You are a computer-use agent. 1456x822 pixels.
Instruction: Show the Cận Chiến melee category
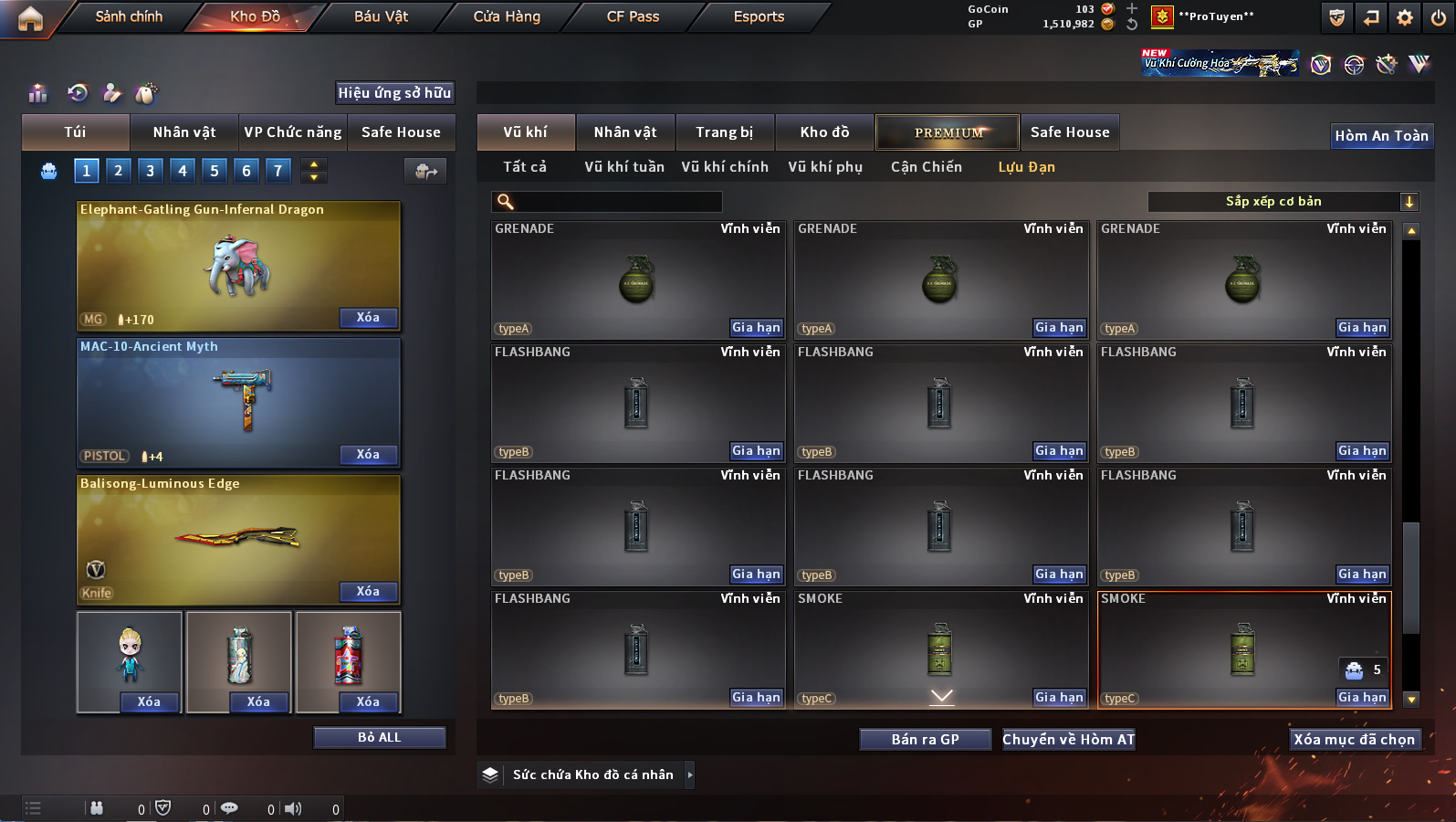[x=926, y=167]
